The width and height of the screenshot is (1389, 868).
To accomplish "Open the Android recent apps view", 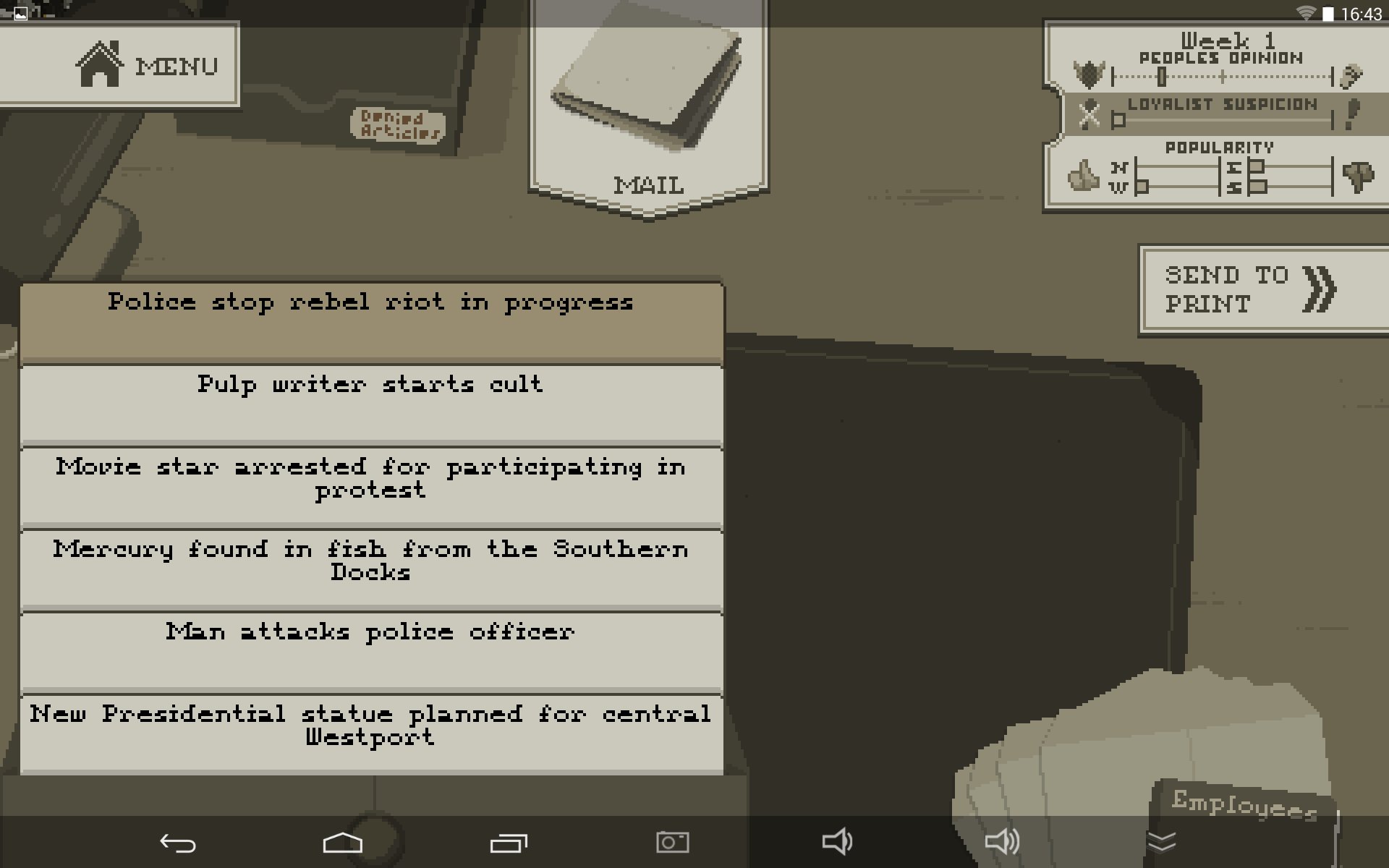I will [509, 843].
